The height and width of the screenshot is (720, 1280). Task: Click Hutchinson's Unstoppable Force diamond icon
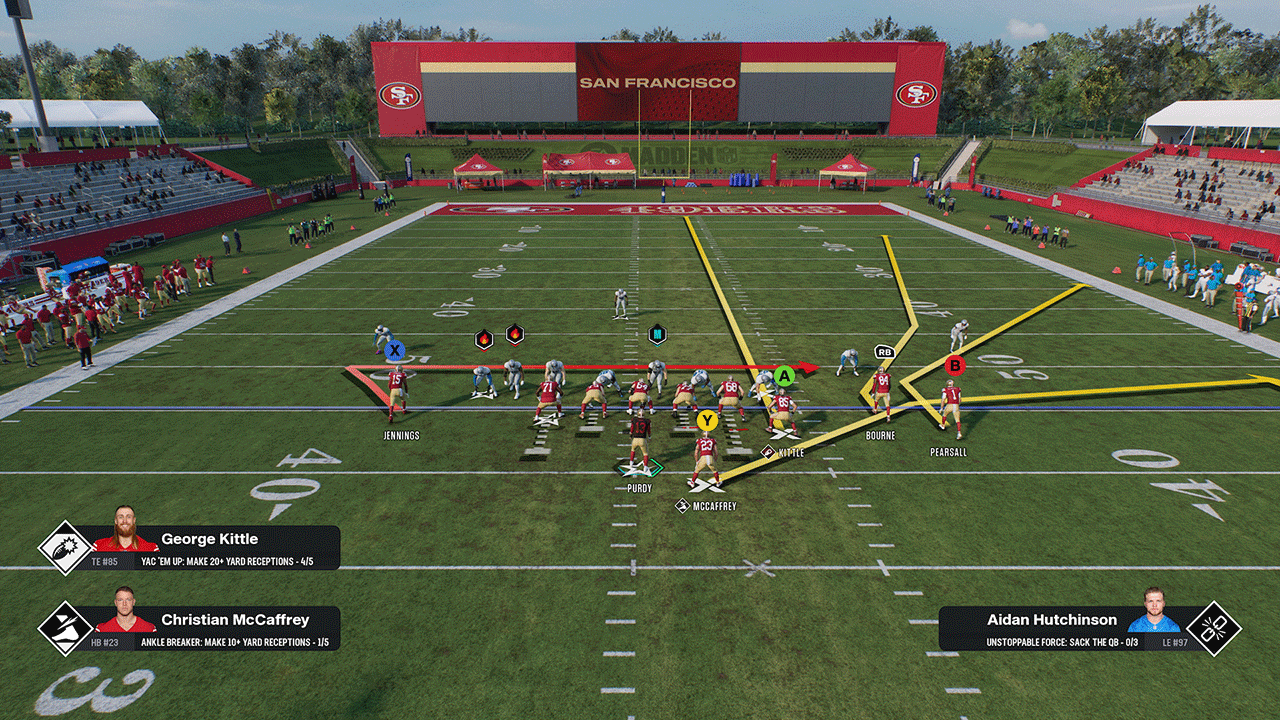click(1214, 629)
